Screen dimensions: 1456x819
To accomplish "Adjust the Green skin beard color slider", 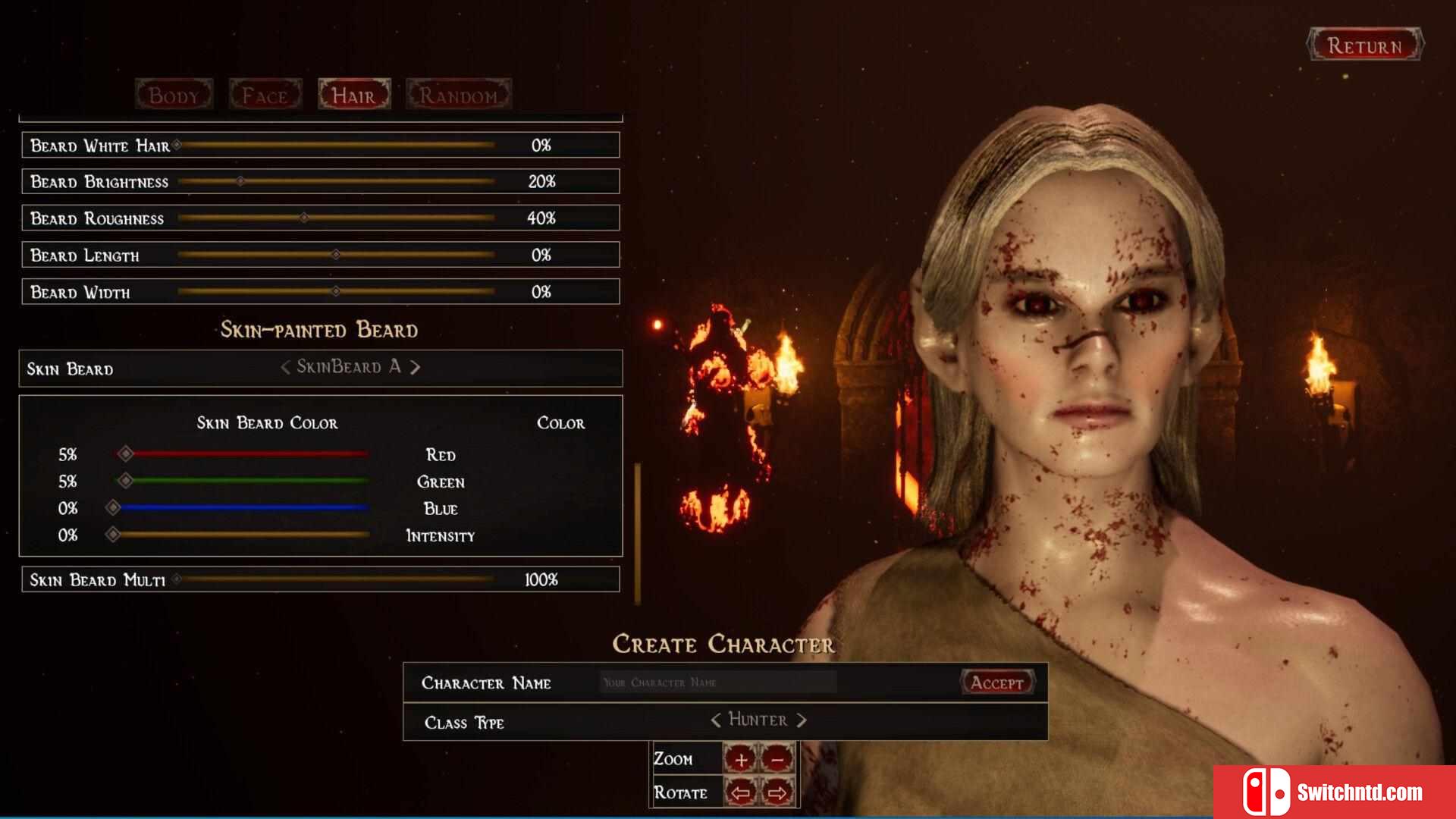I will click(x=126, y=481).
